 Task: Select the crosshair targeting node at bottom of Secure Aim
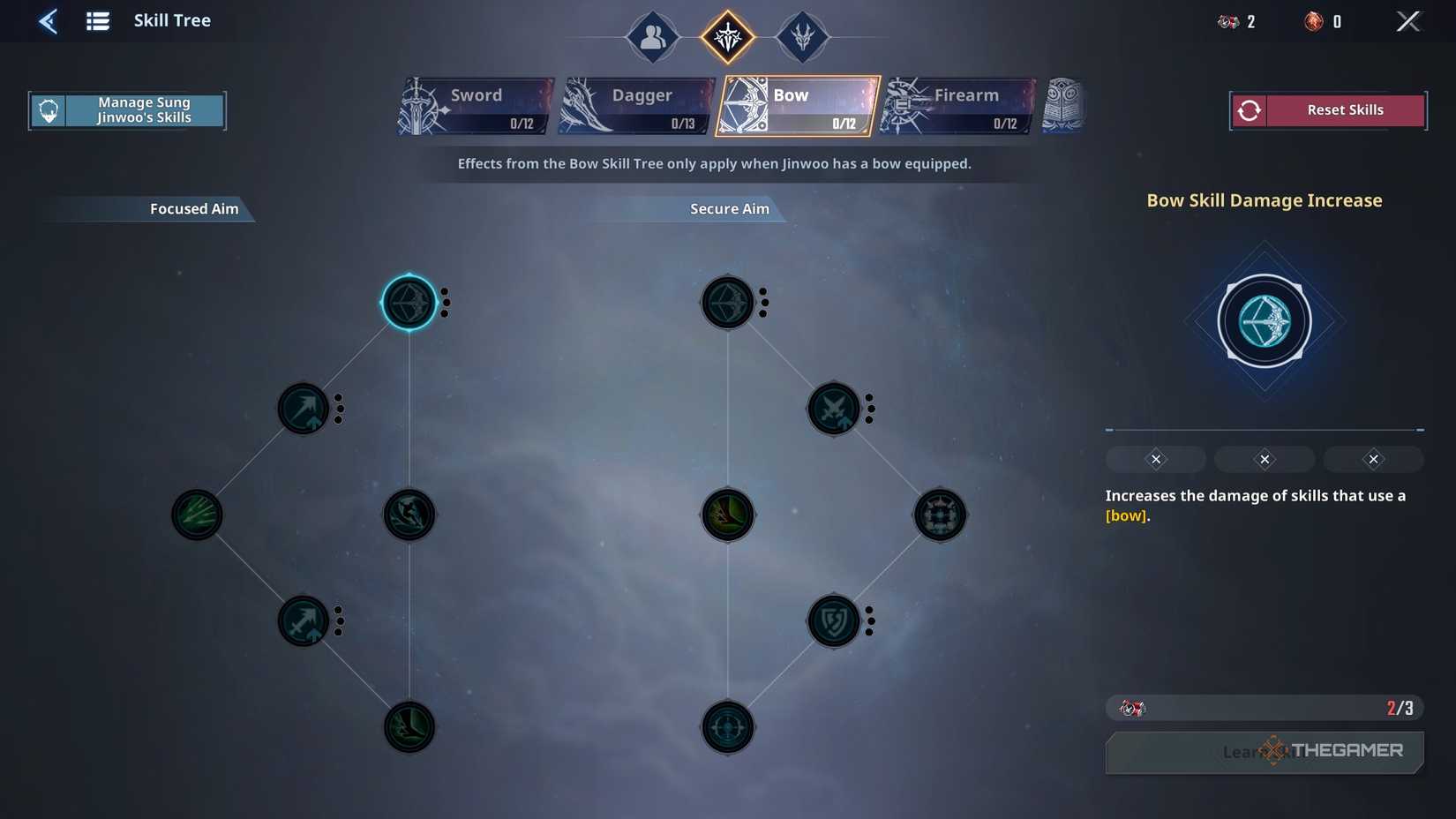(727, 727)
